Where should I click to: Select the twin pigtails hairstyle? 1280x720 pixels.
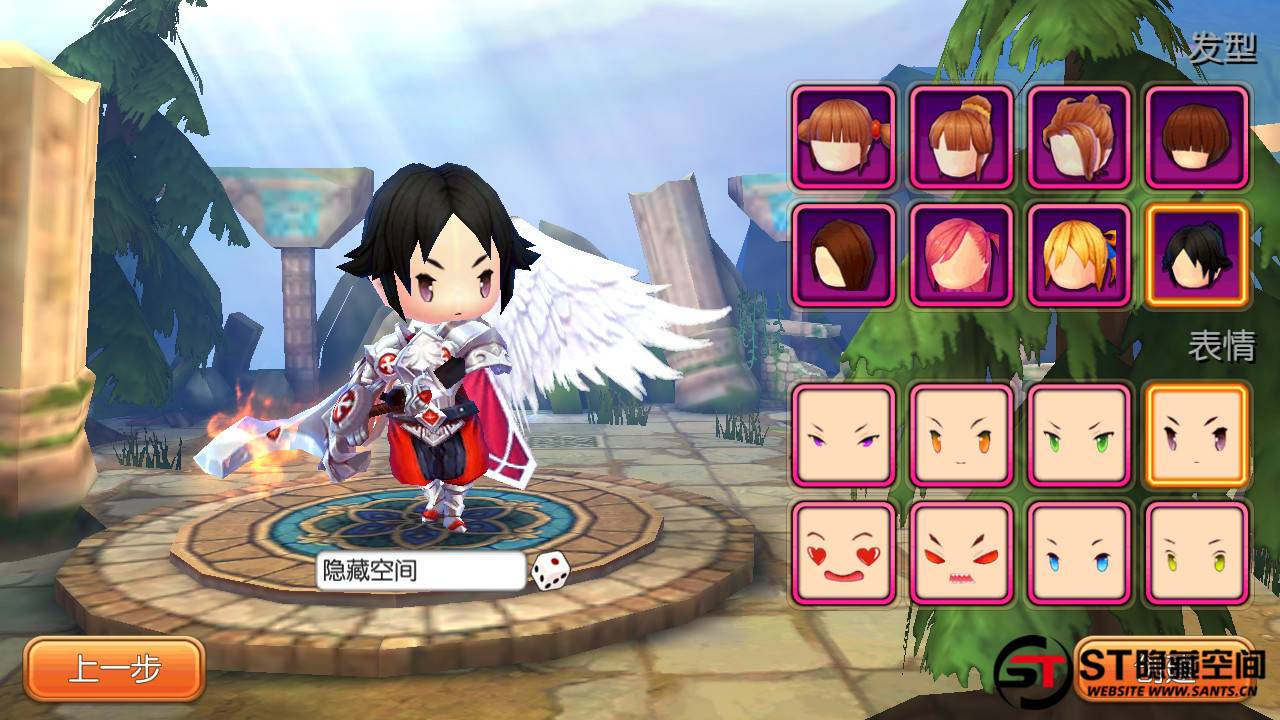[x=844, y=137]
